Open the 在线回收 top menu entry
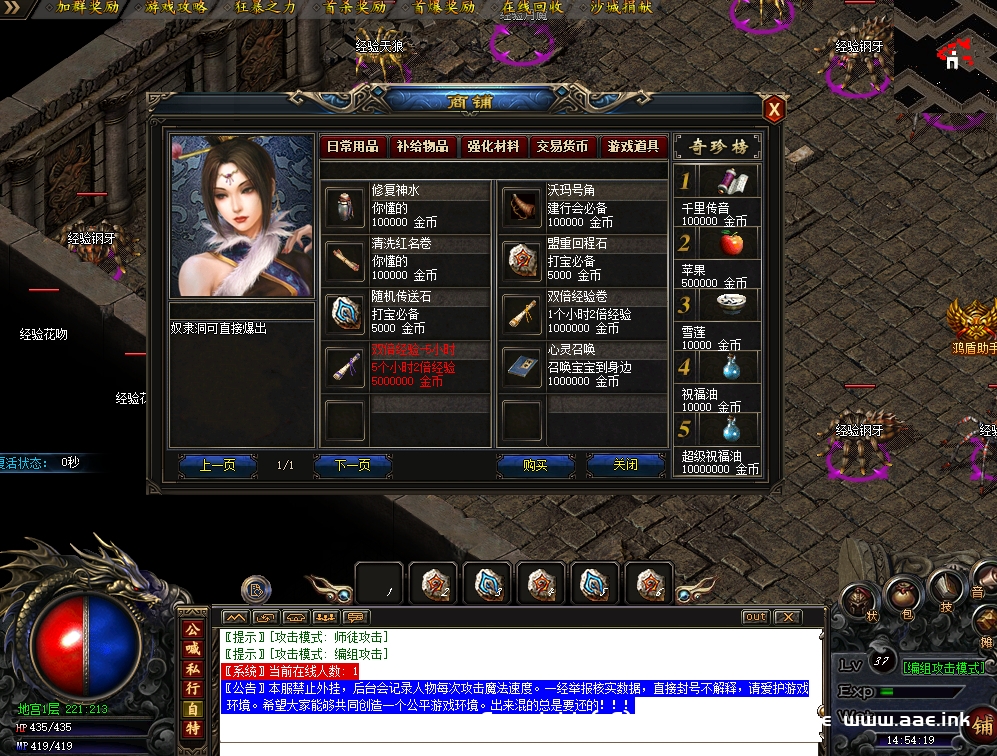Image resolution: width=997 pixels, height=756 pixels. point(532,7)
